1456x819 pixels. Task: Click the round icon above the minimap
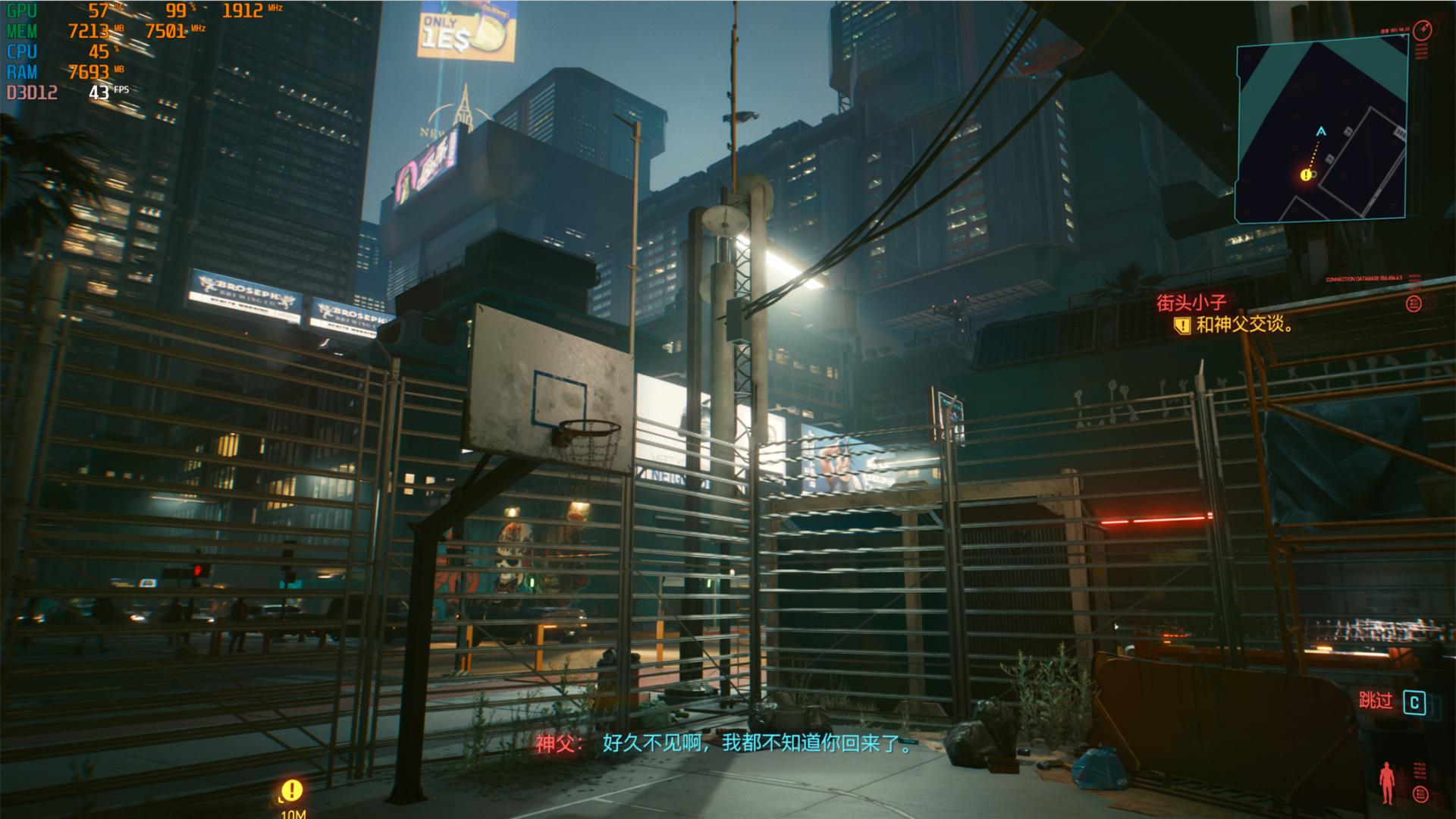(1423, 30)
